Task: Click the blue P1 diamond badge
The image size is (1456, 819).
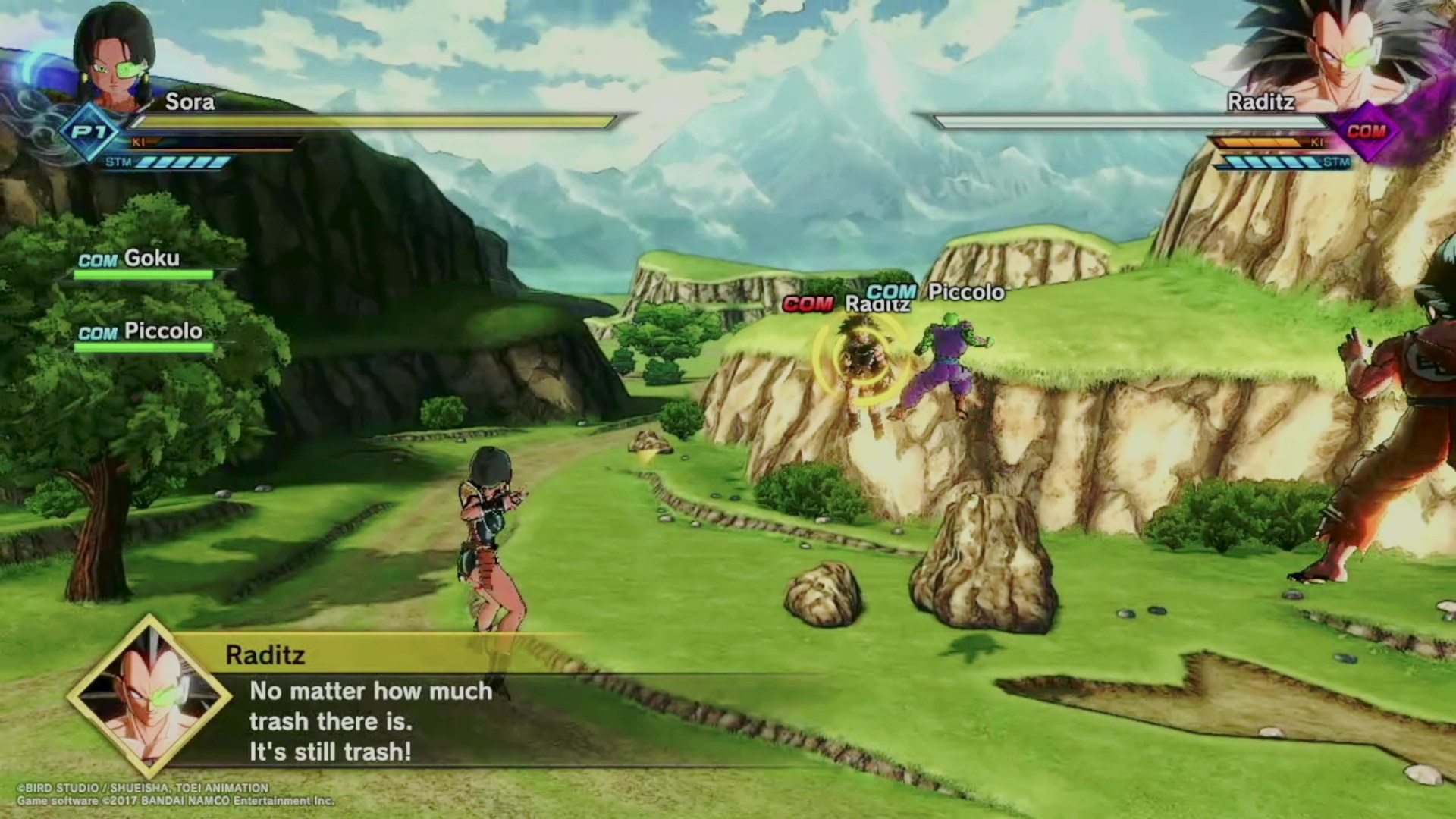Action: pyautogui.click(x=90, y=133)
